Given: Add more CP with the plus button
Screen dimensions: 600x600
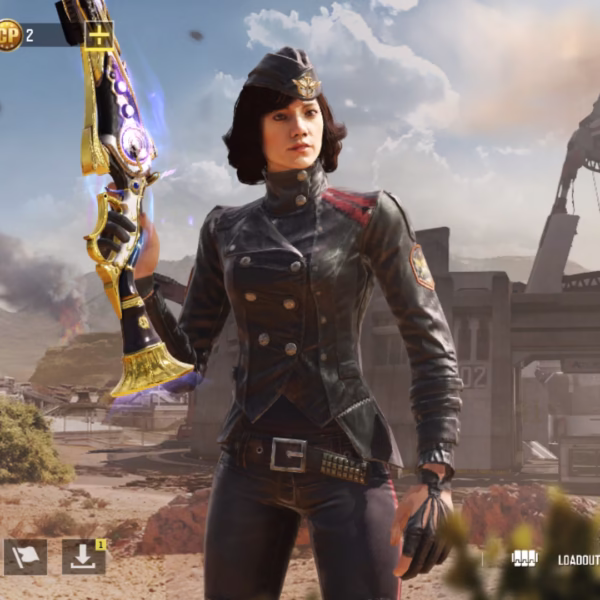Looking at the screenshot, I should coord(98,35).
